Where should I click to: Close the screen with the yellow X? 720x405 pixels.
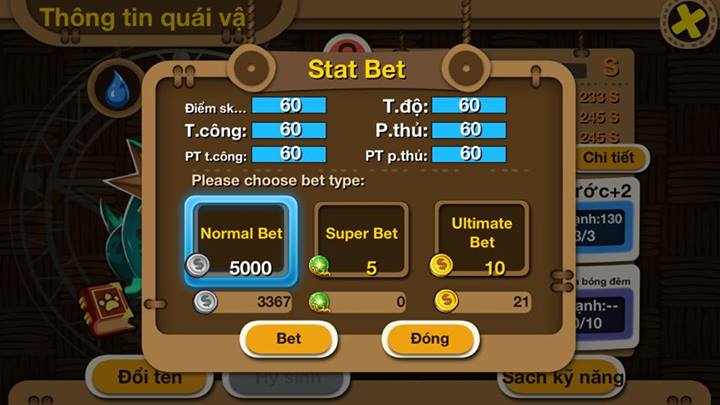click(687, 22)
